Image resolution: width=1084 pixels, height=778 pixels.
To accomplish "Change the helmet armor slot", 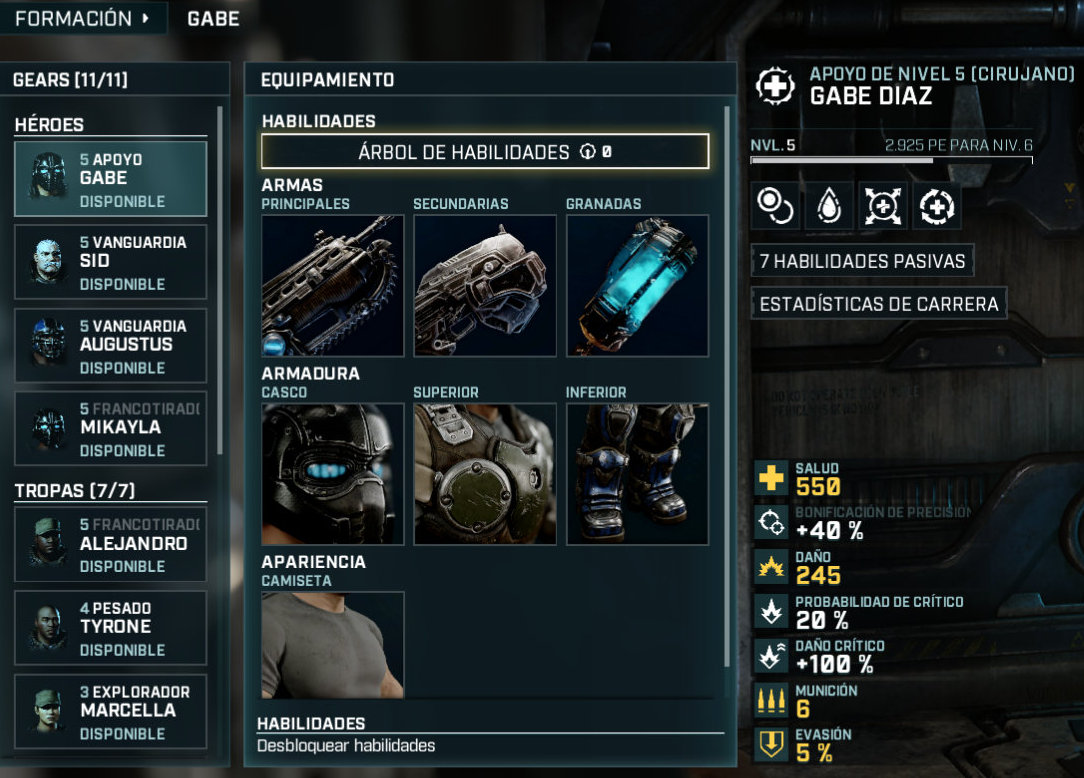I will pyautogui.click(x=332, y=474).
